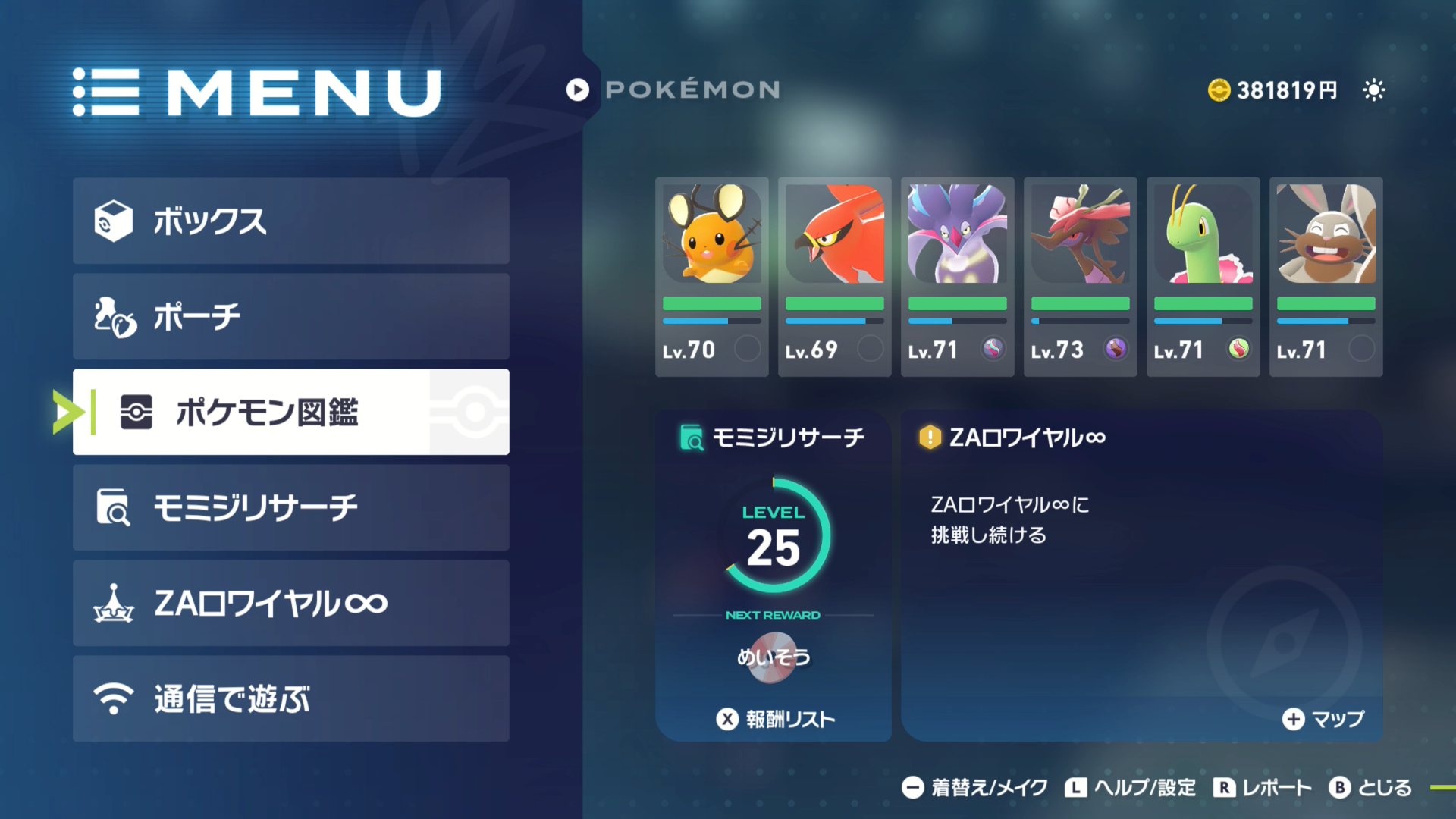Choose the モミジリサーチ menu entry
The height and width of the screenshot is (819, 1456).
290,507
